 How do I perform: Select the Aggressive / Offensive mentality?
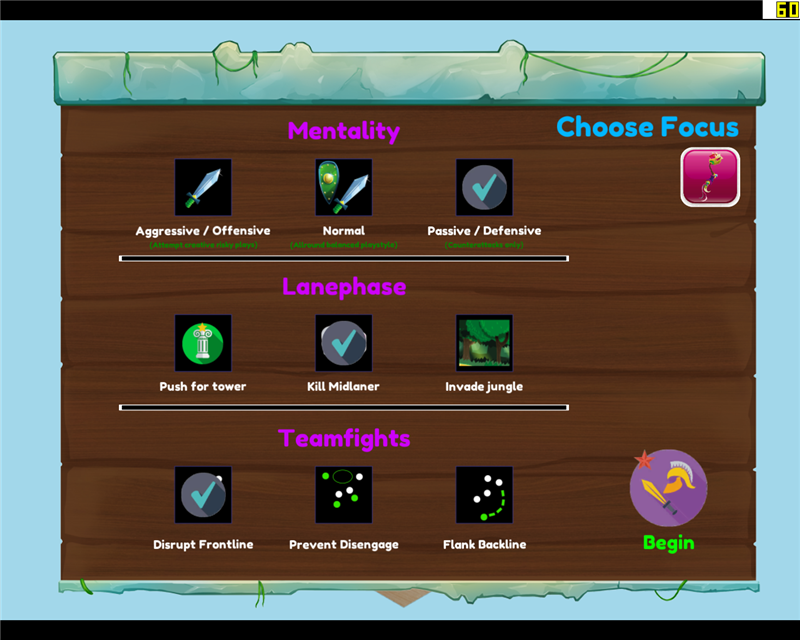click(x=203, y=187)
